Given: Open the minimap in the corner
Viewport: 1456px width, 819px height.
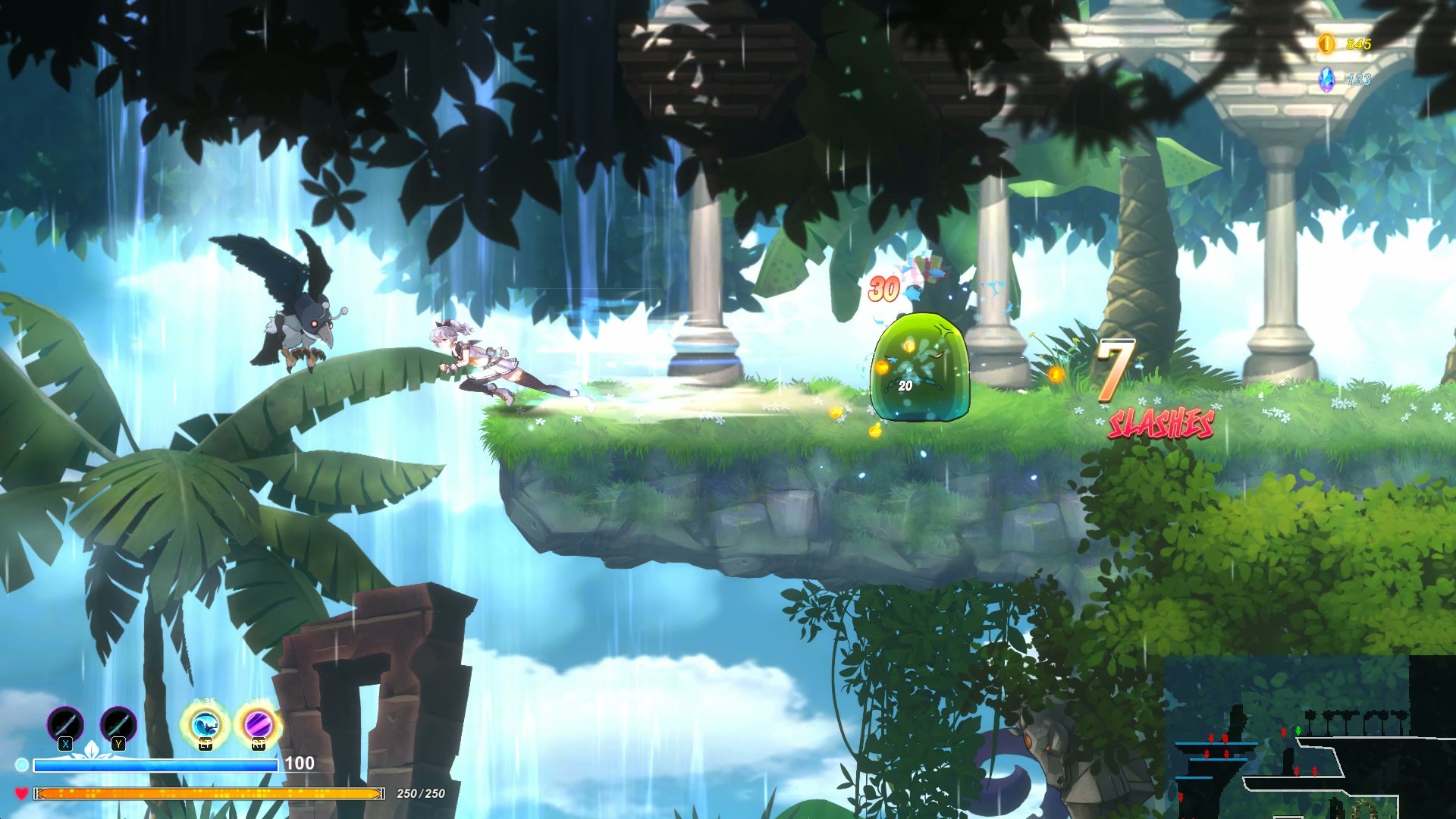Looking at the screenshot, I should pos(1310,737).
